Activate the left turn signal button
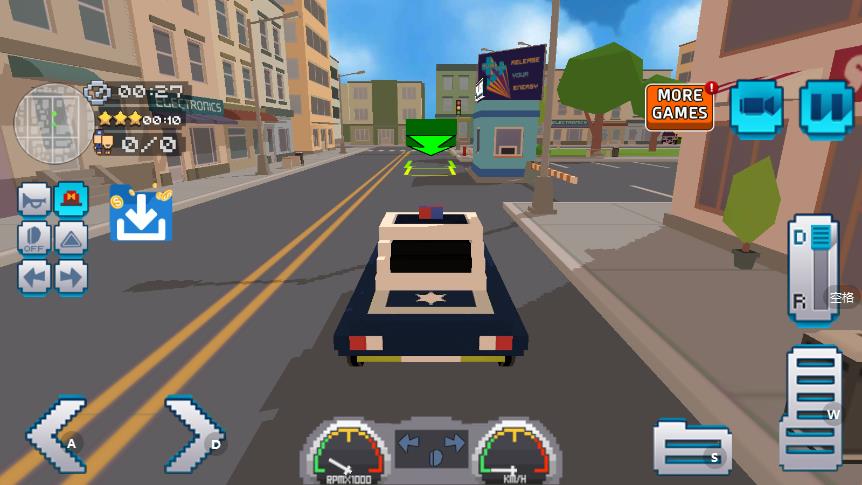This screenshot has height=485, width=862. point(35,276)
